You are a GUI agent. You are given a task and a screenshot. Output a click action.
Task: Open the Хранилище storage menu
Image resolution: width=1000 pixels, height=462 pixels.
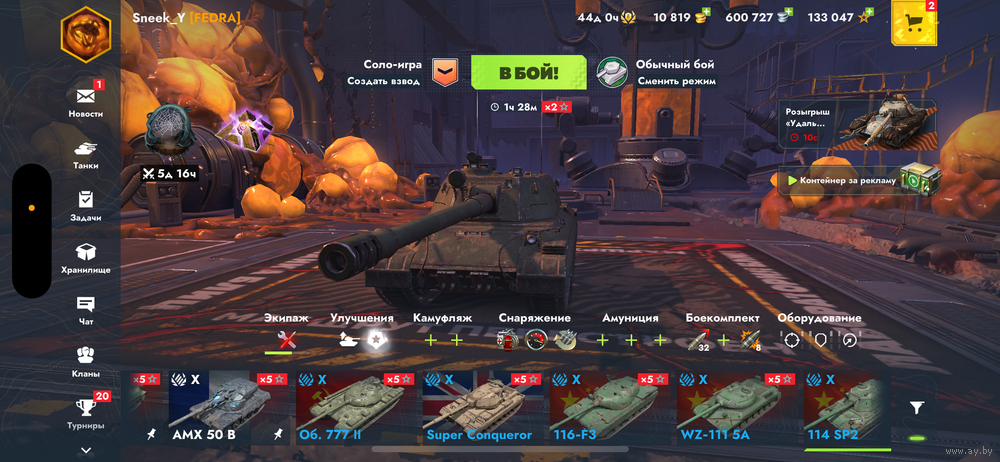[x=86, y=258]
